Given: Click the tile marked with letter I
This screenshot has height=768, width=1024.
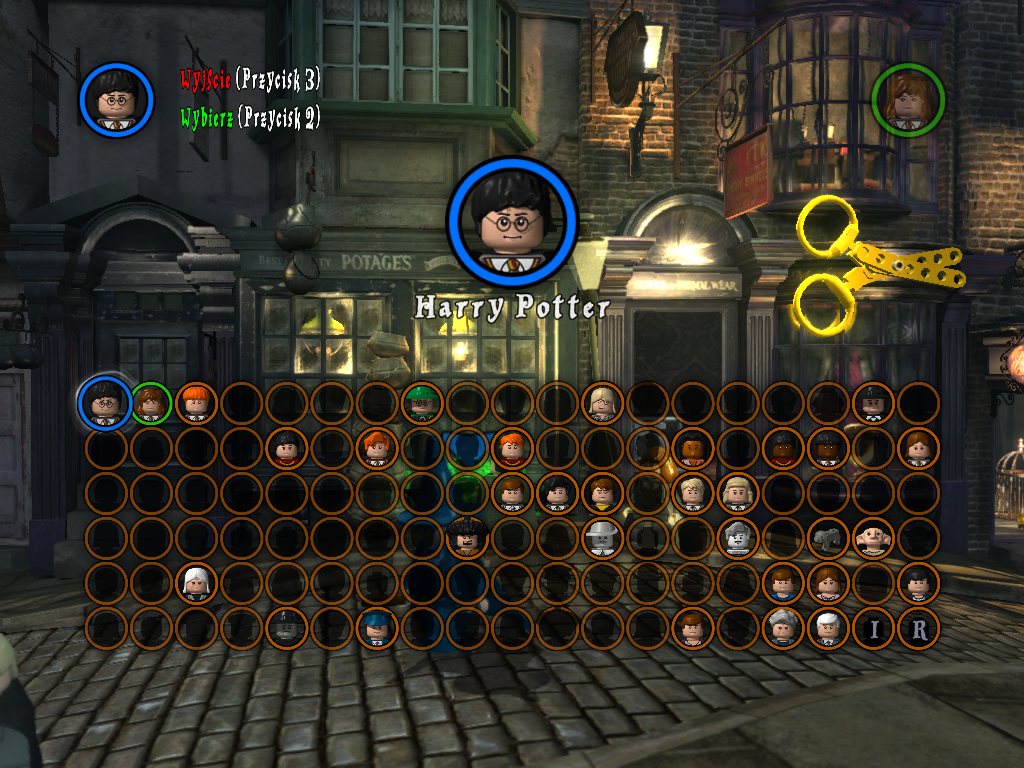Looking at the screenshot, I should coord(873,629).
